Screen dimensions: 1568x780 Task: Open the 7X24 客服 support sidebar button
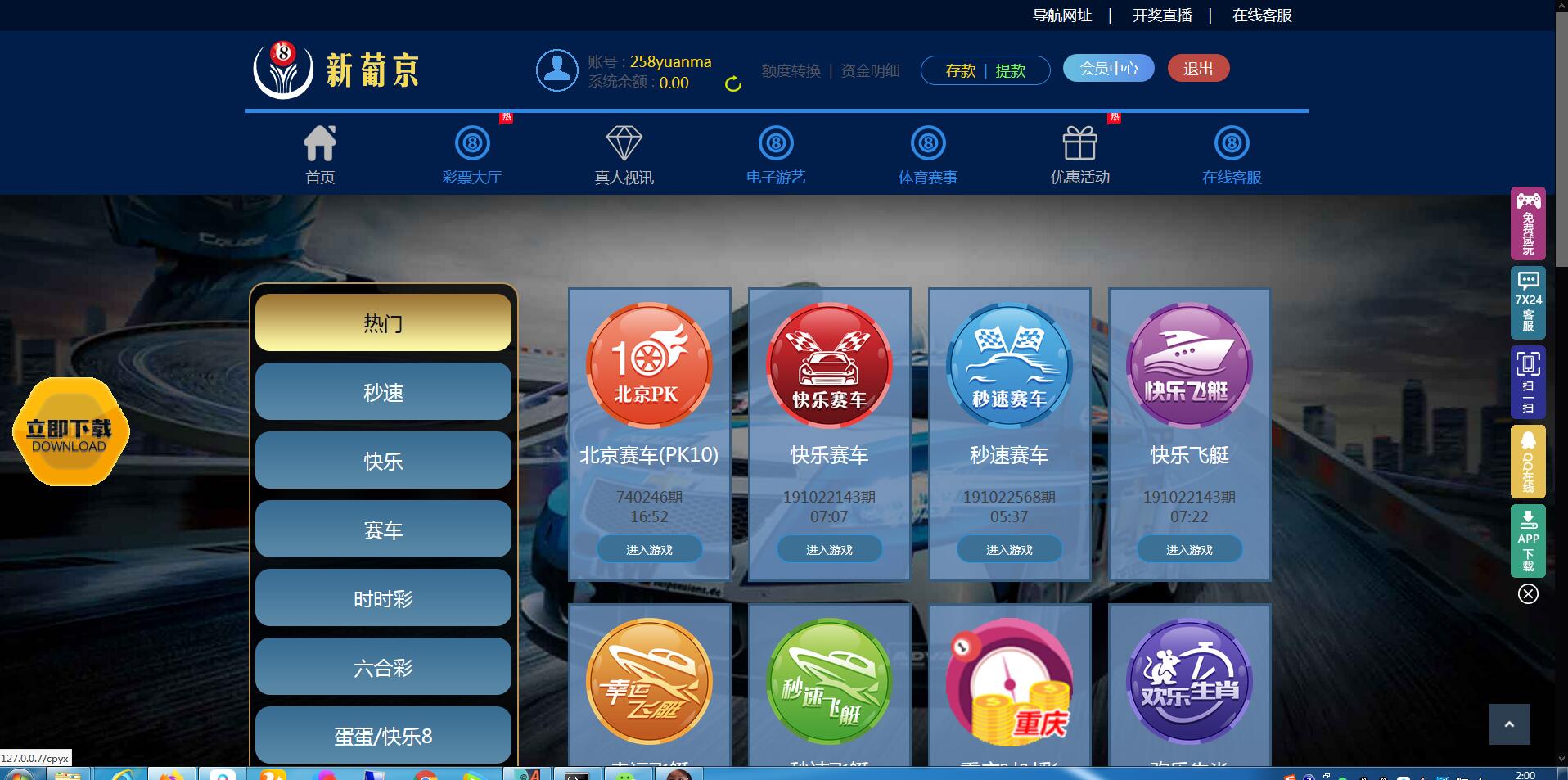point(1528,303)
